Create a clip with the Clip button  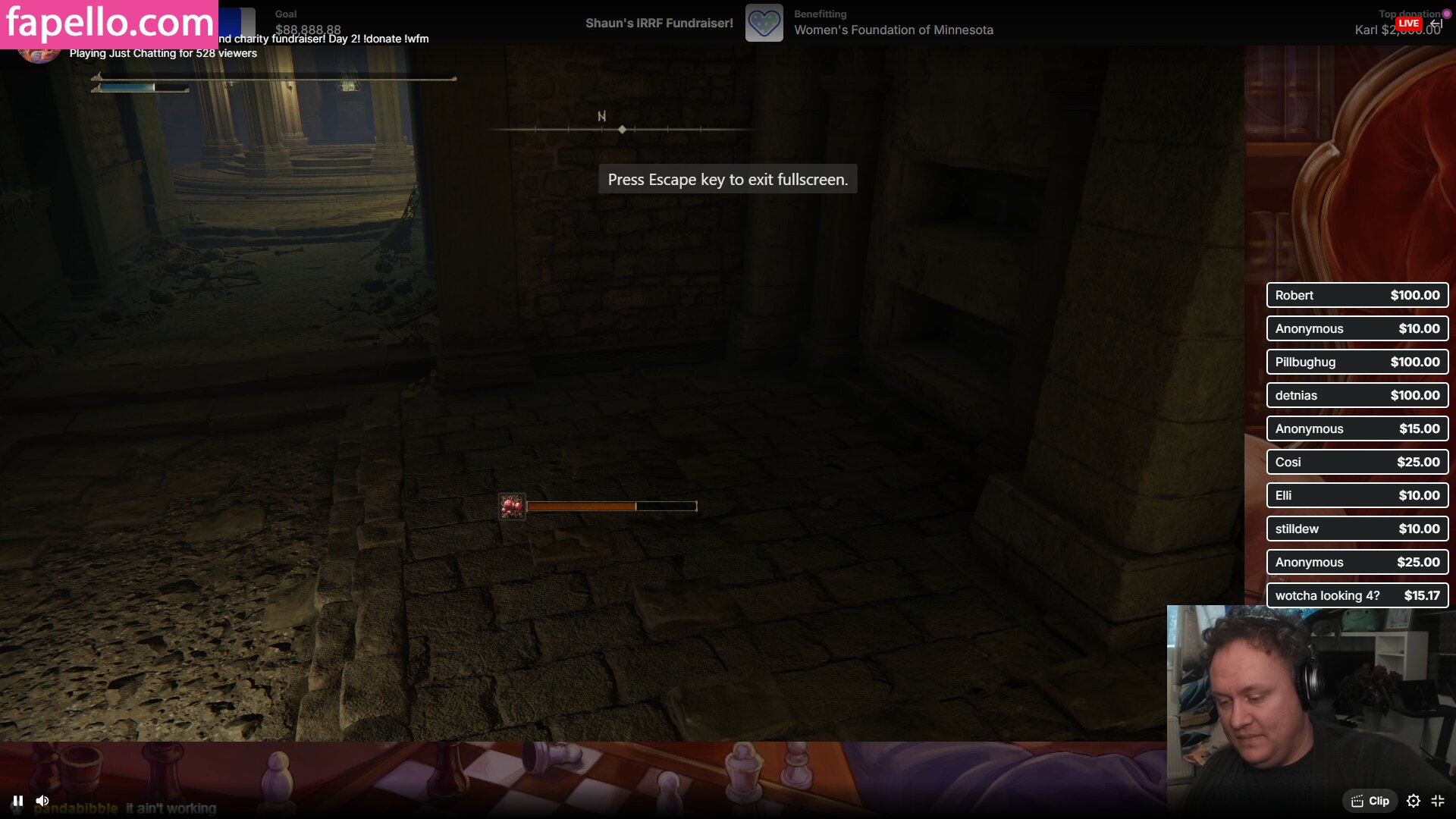click(x=1370, y=801)
